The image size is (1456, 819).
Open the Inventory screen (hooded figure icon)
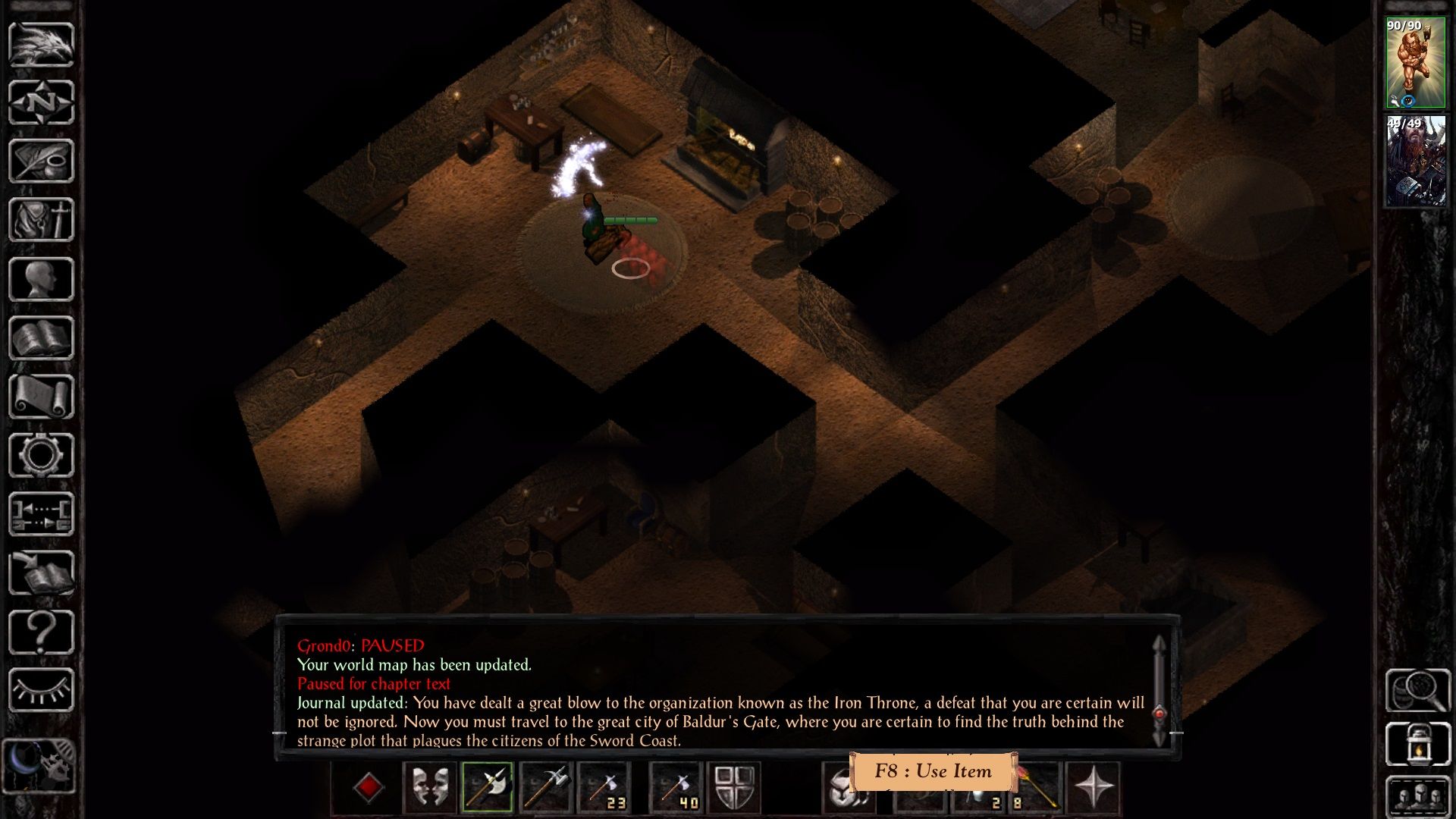tap(42, 219)
